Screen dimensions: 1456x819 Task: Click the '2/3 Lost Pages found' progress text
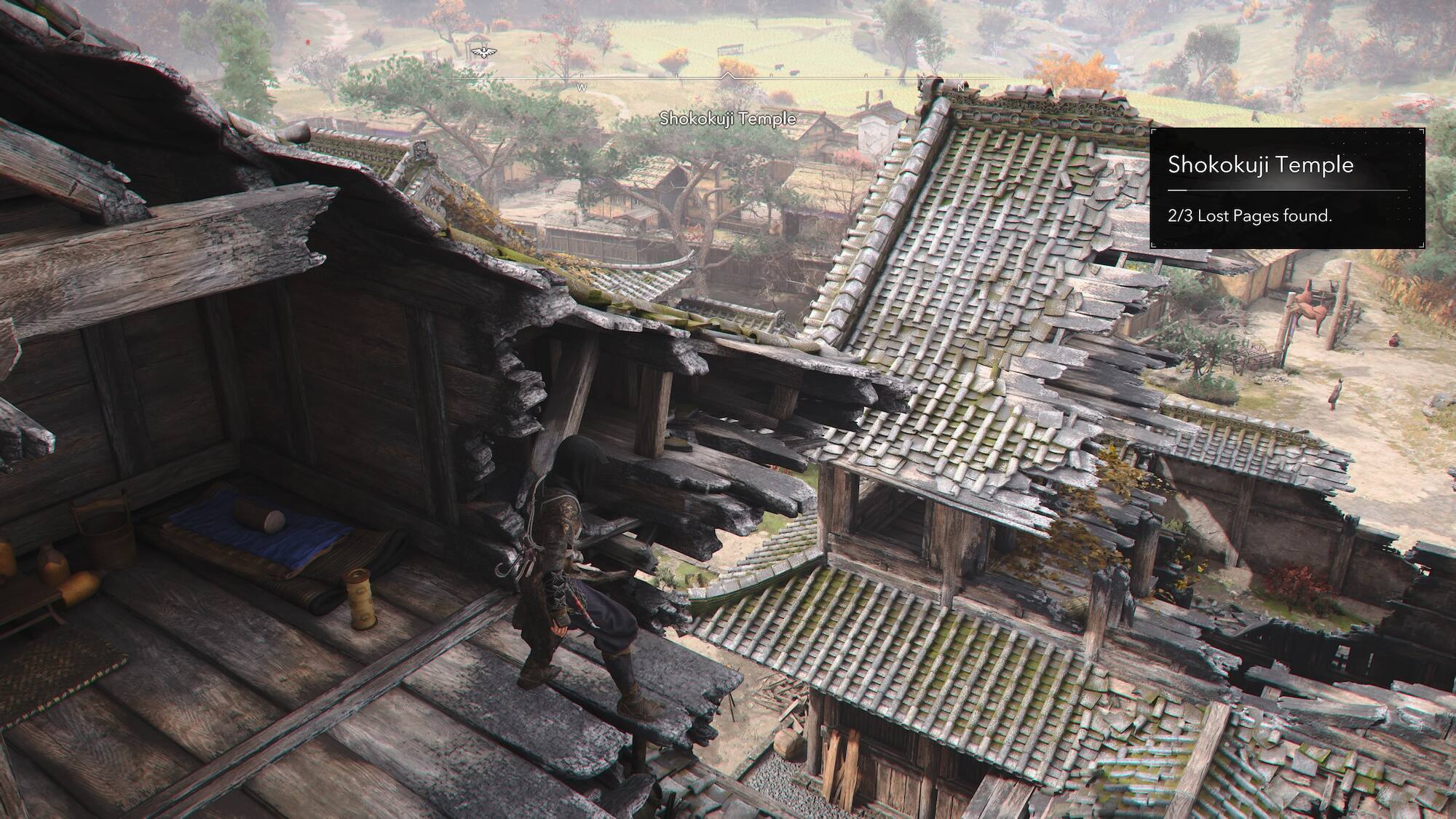coord(1250,215)
